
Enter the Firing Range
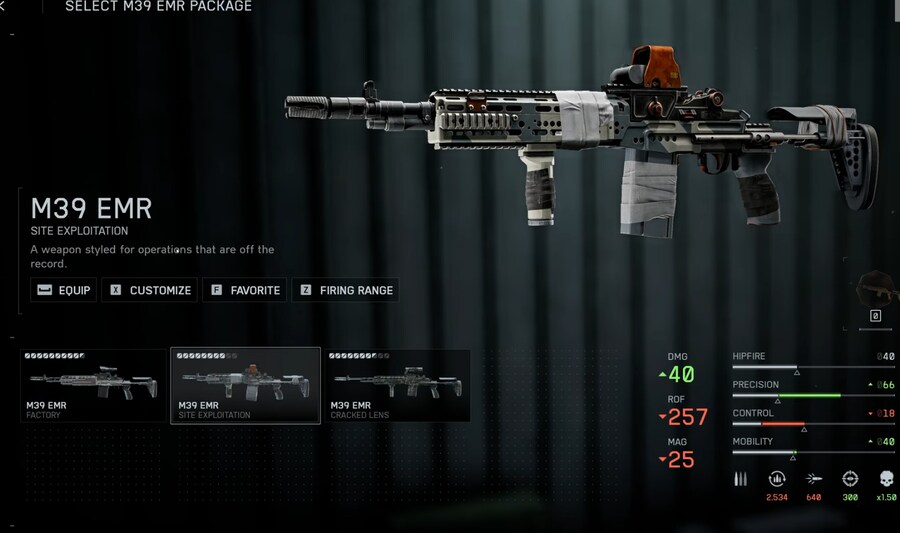pos(345,290)
